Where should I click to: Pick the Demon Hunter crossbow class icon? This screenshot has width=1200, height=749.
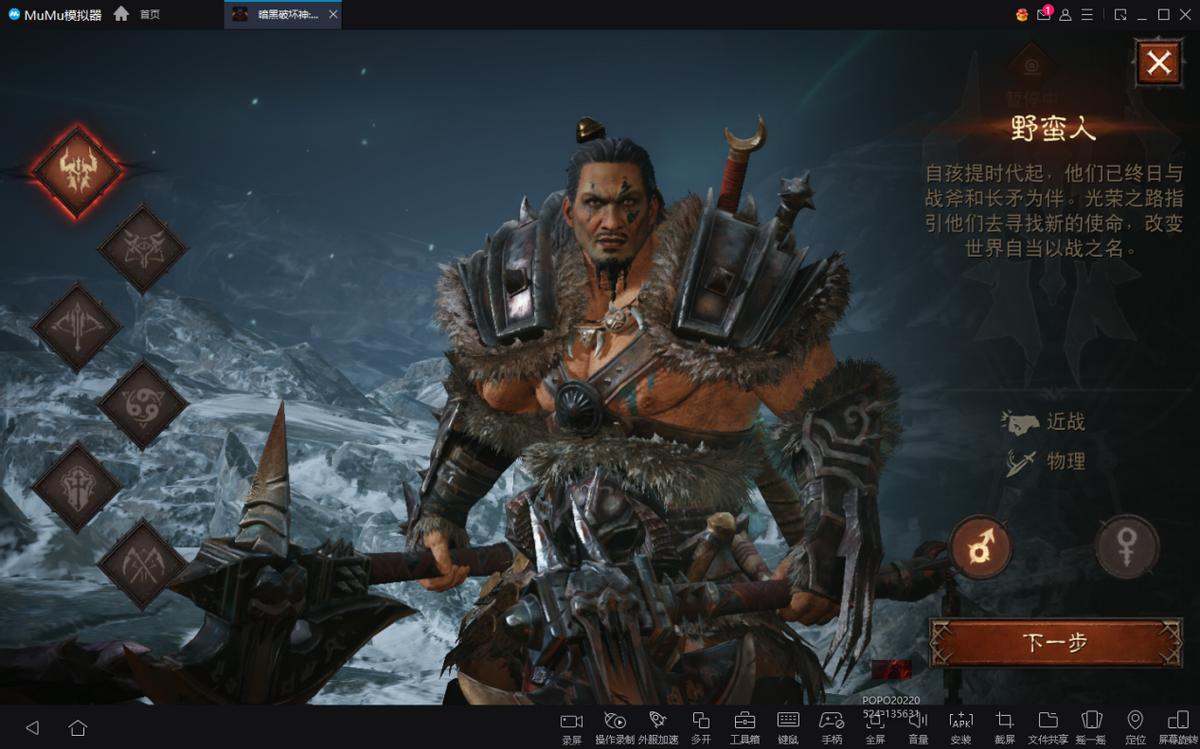77,326
